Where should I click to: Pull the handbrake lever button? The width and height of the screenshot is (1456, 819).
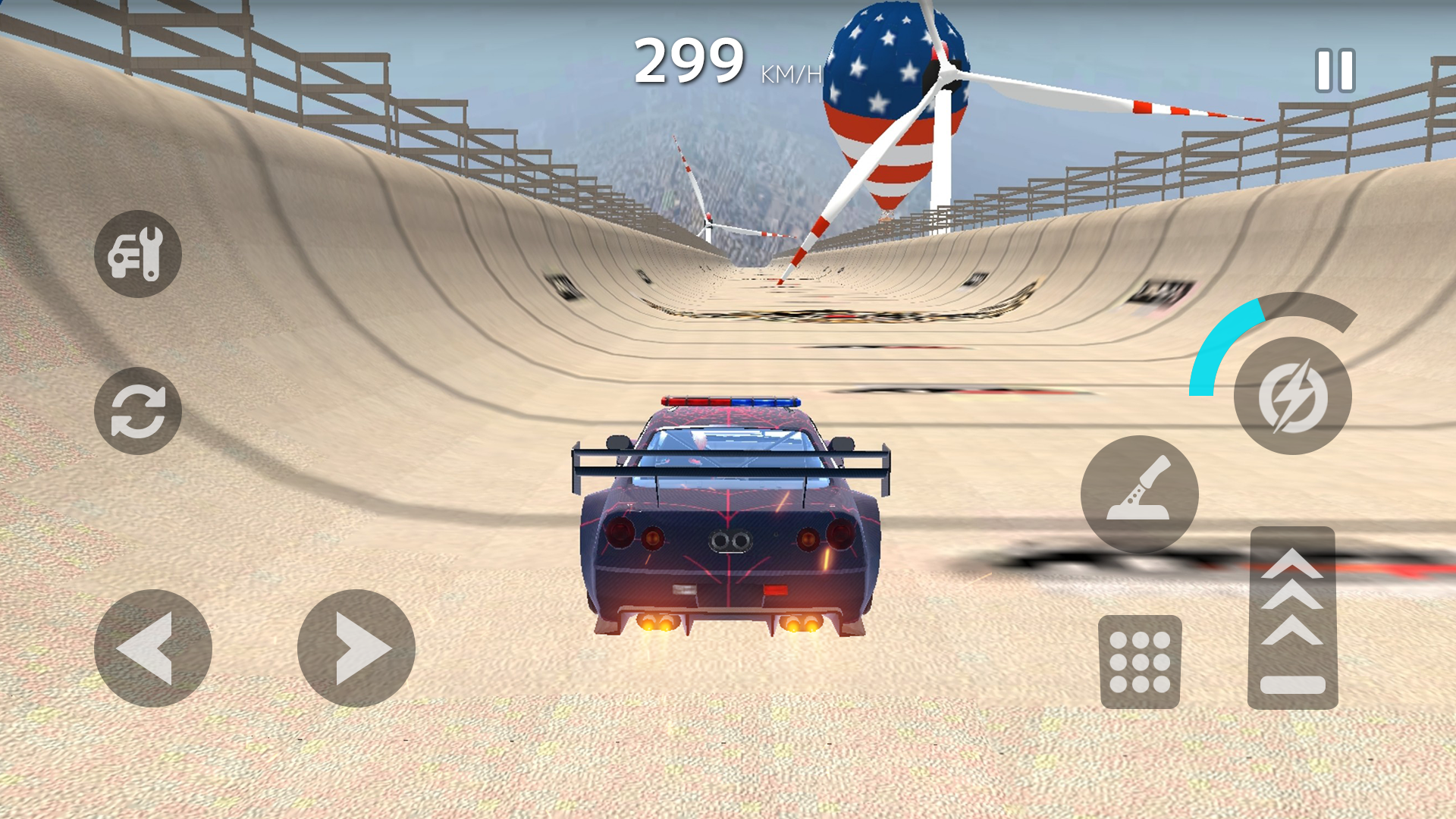1139,494
